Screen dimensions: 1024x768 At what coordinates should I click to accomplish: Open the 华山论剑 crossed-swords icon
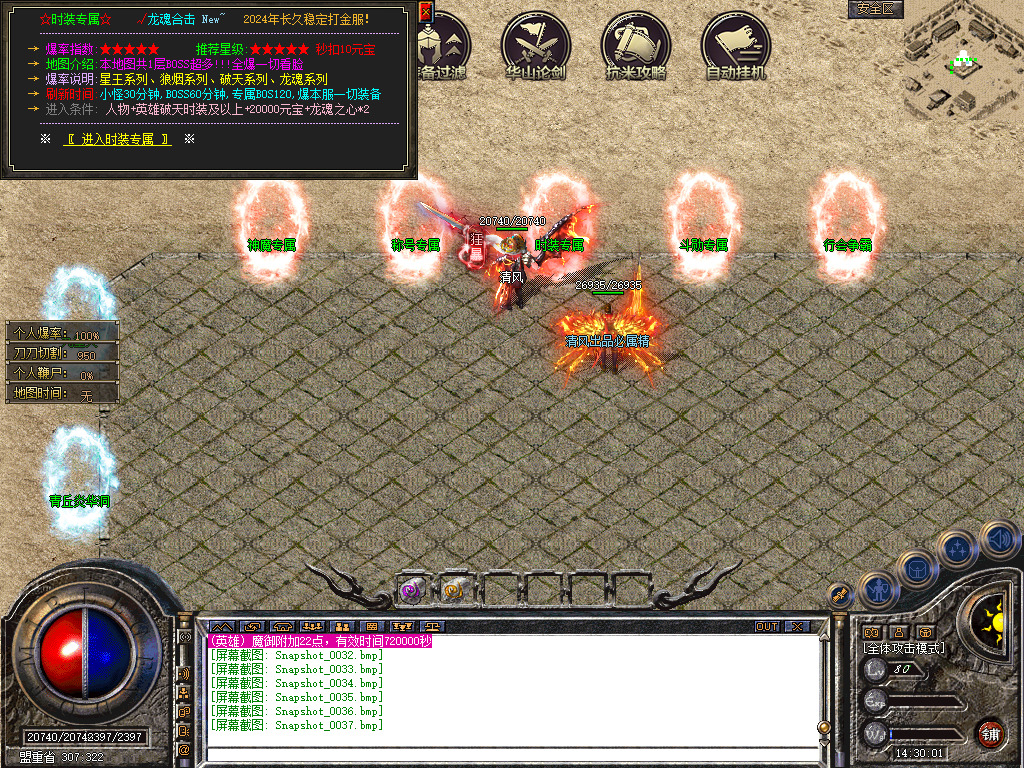pos(536,46)
